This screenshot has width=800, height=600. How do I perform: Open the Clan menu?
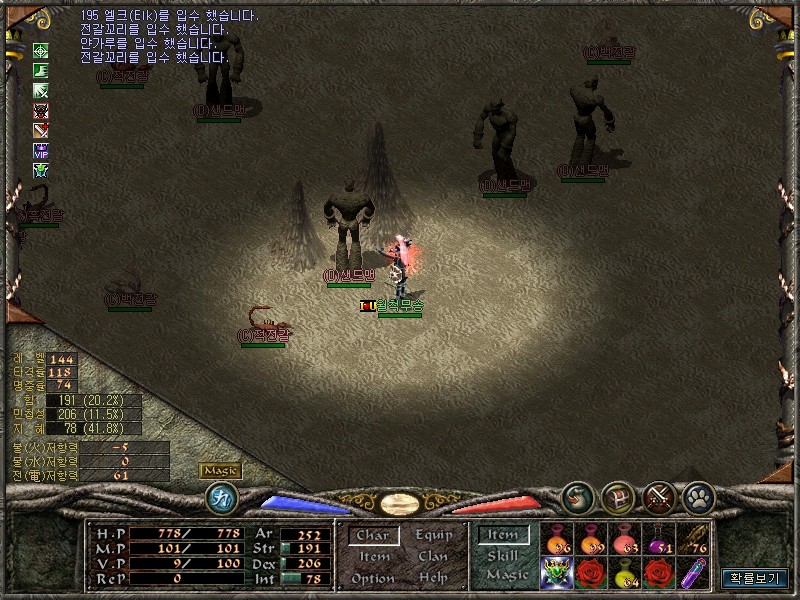tap(433, 557)
